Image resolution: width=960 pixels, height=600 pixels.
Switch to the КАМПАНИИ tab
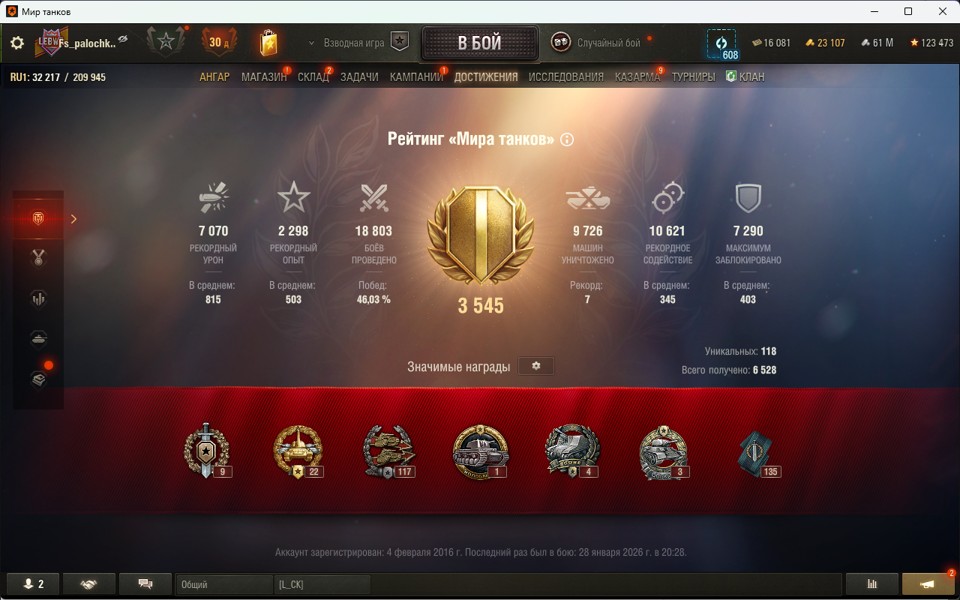tap(416, 77)
